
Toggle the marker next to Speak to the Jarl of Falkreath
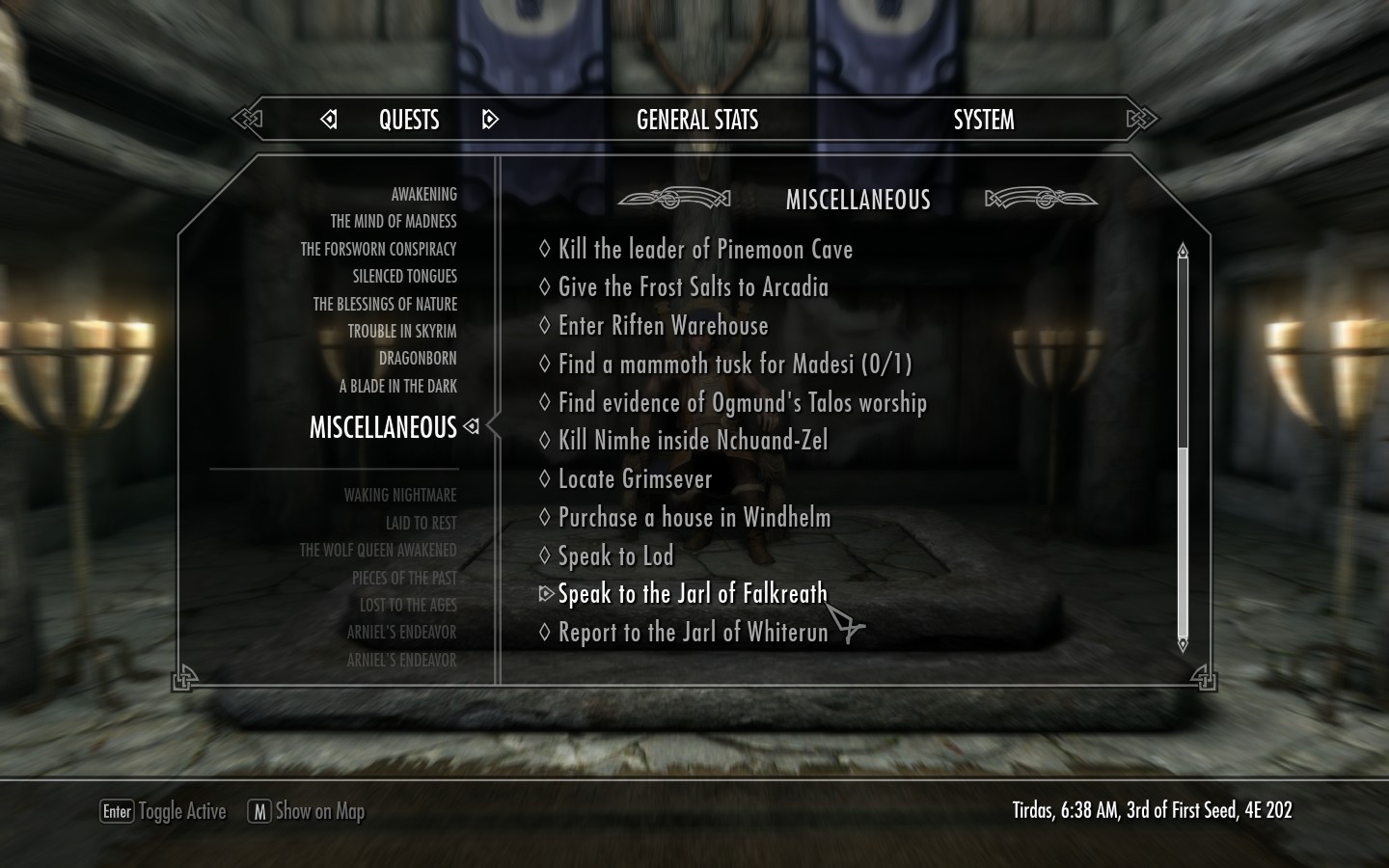point(546,594)
